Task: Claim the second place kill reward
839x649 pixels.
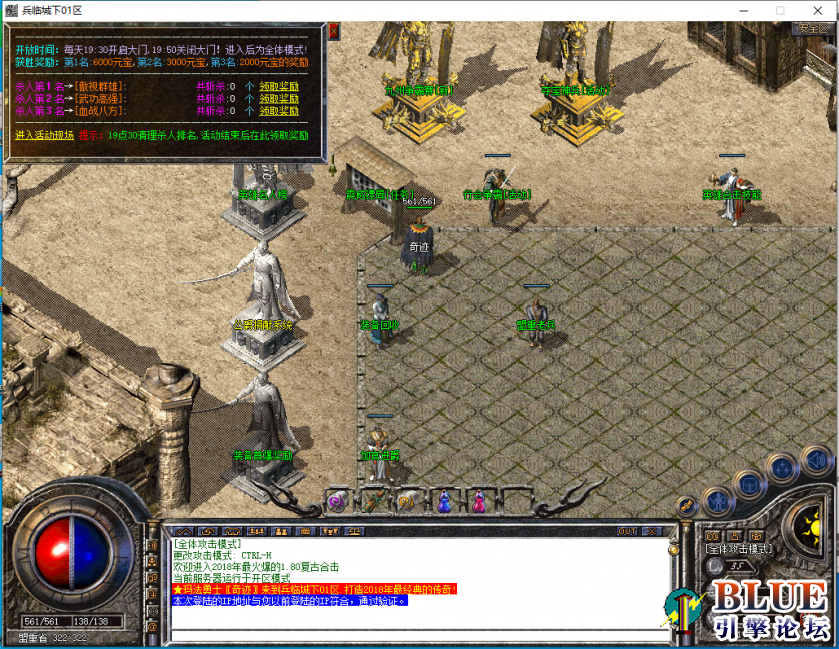Action: click(279, 98)
